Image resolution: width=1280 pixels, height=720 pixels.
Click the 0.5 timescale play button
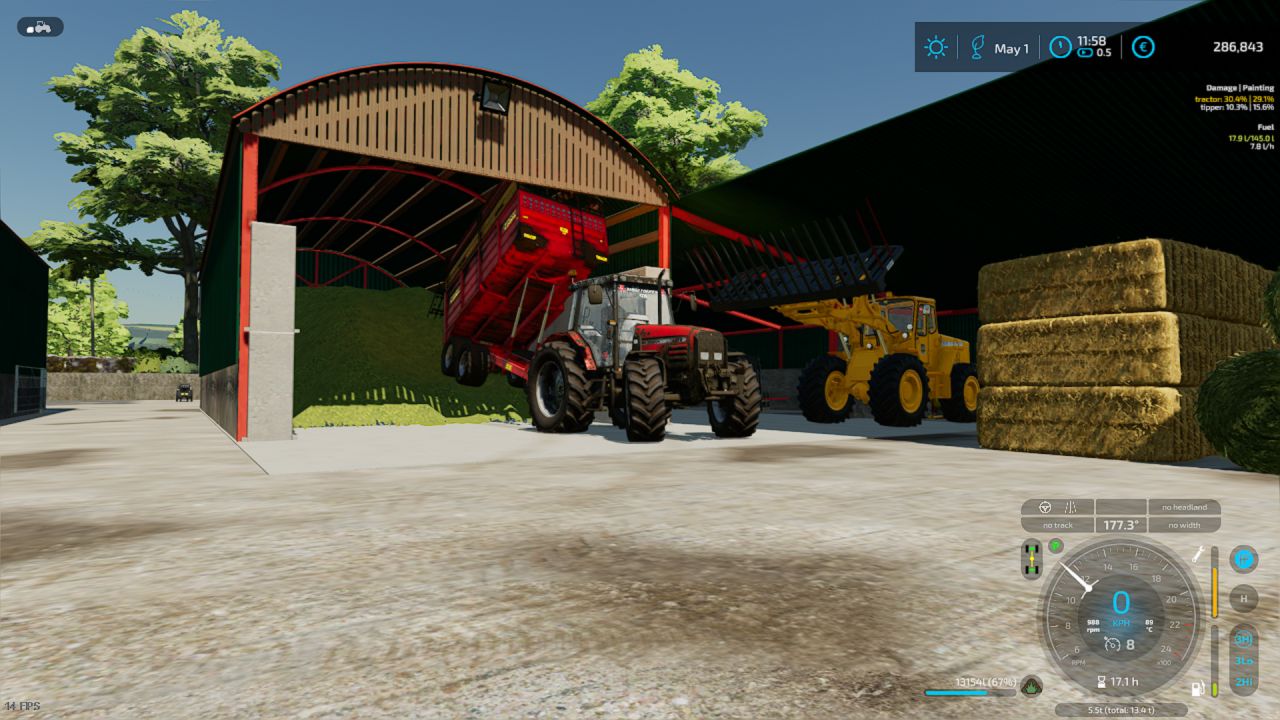(x=1084, y=53)
